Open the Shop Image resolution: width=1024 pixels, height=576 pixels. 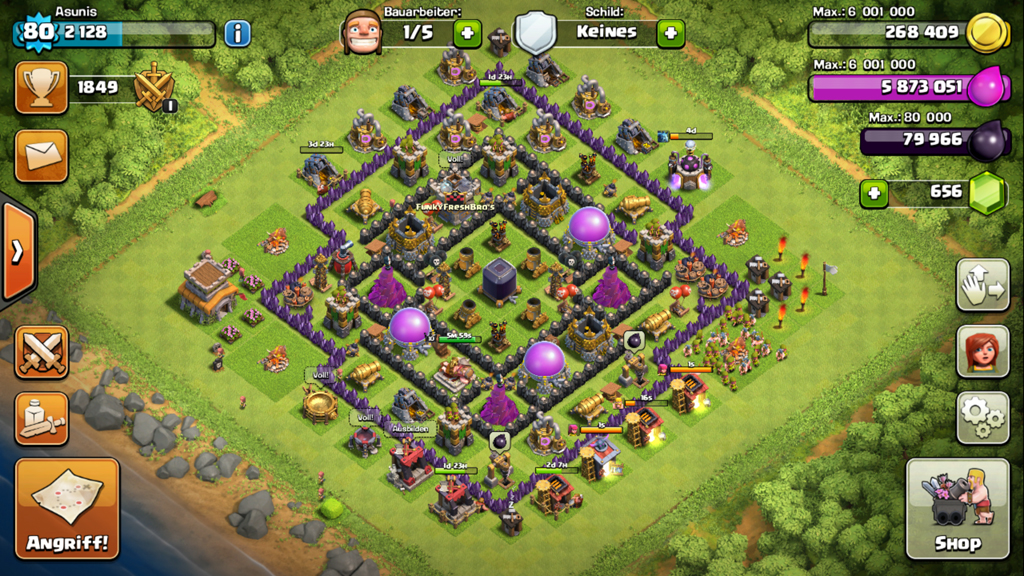pyautogui.click(x=957, y=508)
